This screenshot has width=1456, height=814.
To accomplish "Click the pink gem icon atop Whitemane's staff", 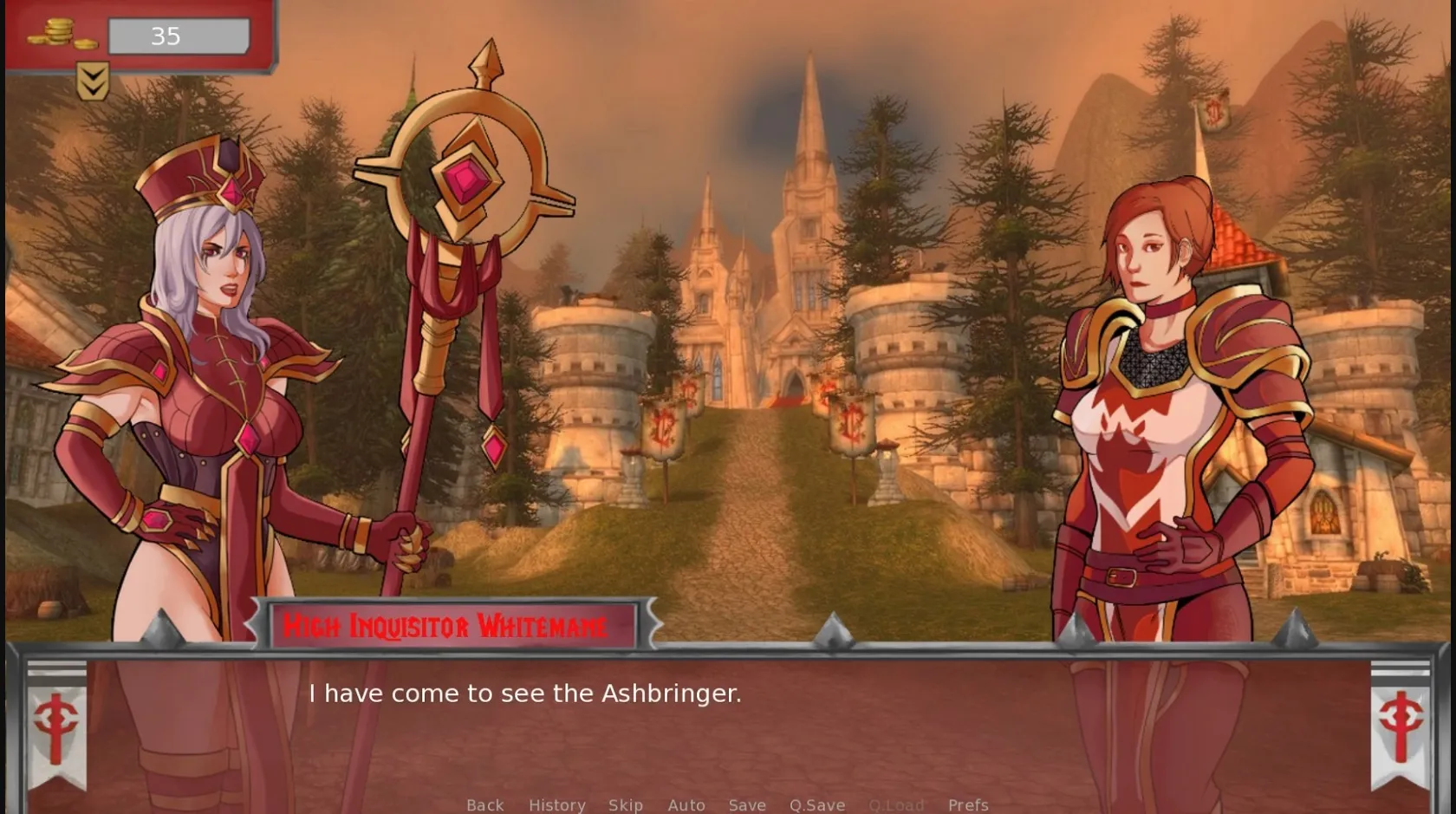I will pyautogui.click(x=464, y=182).
